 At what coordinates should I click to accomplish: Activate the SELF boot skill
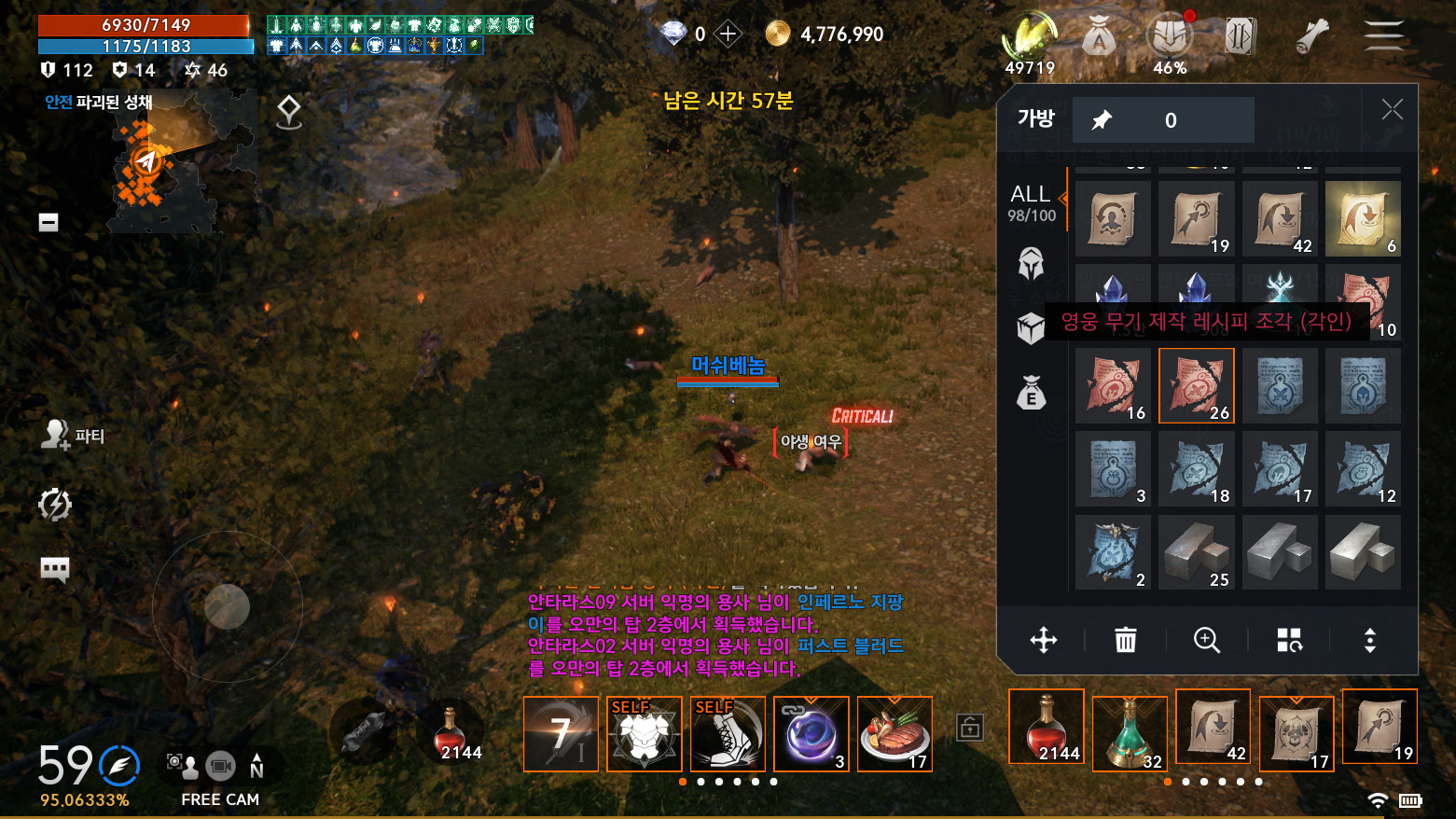tap(728, 734)
